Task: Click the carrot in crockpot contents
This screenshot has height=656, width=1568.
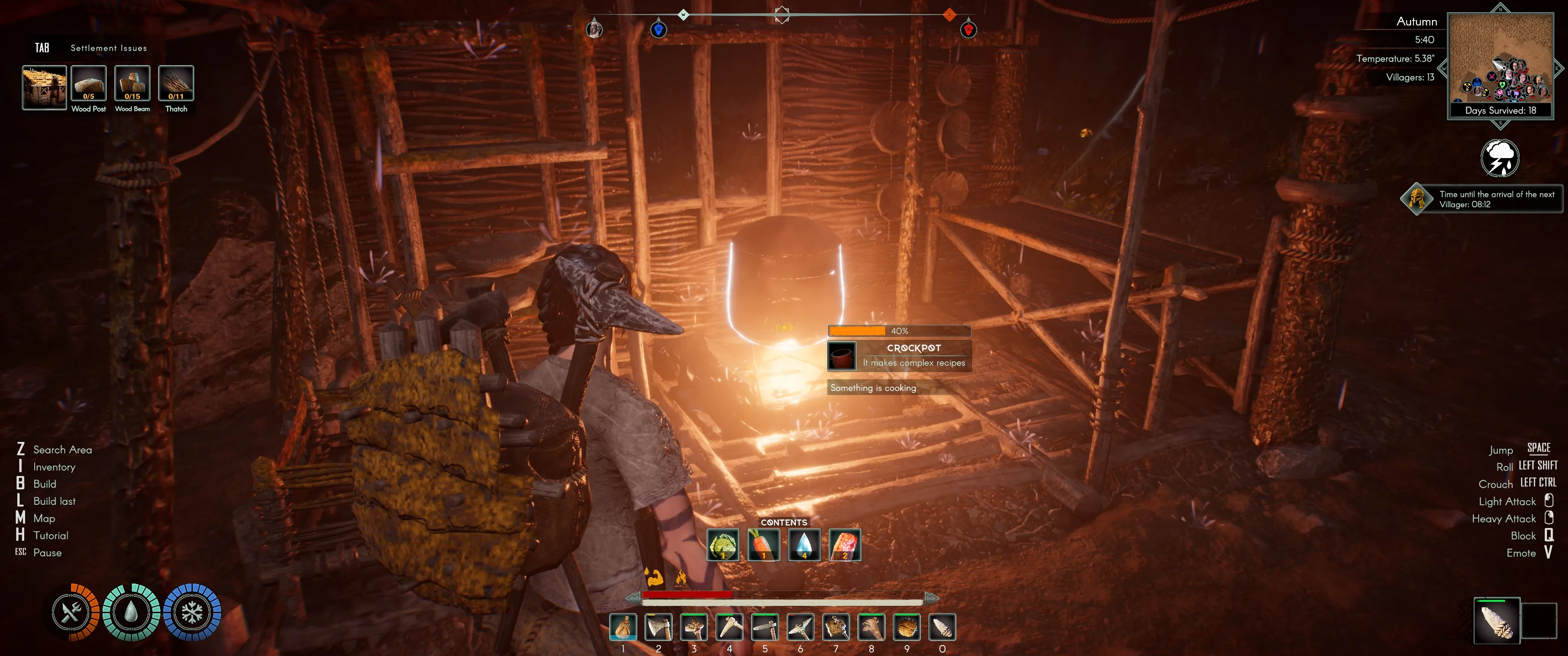Action: tap(763, 545)
